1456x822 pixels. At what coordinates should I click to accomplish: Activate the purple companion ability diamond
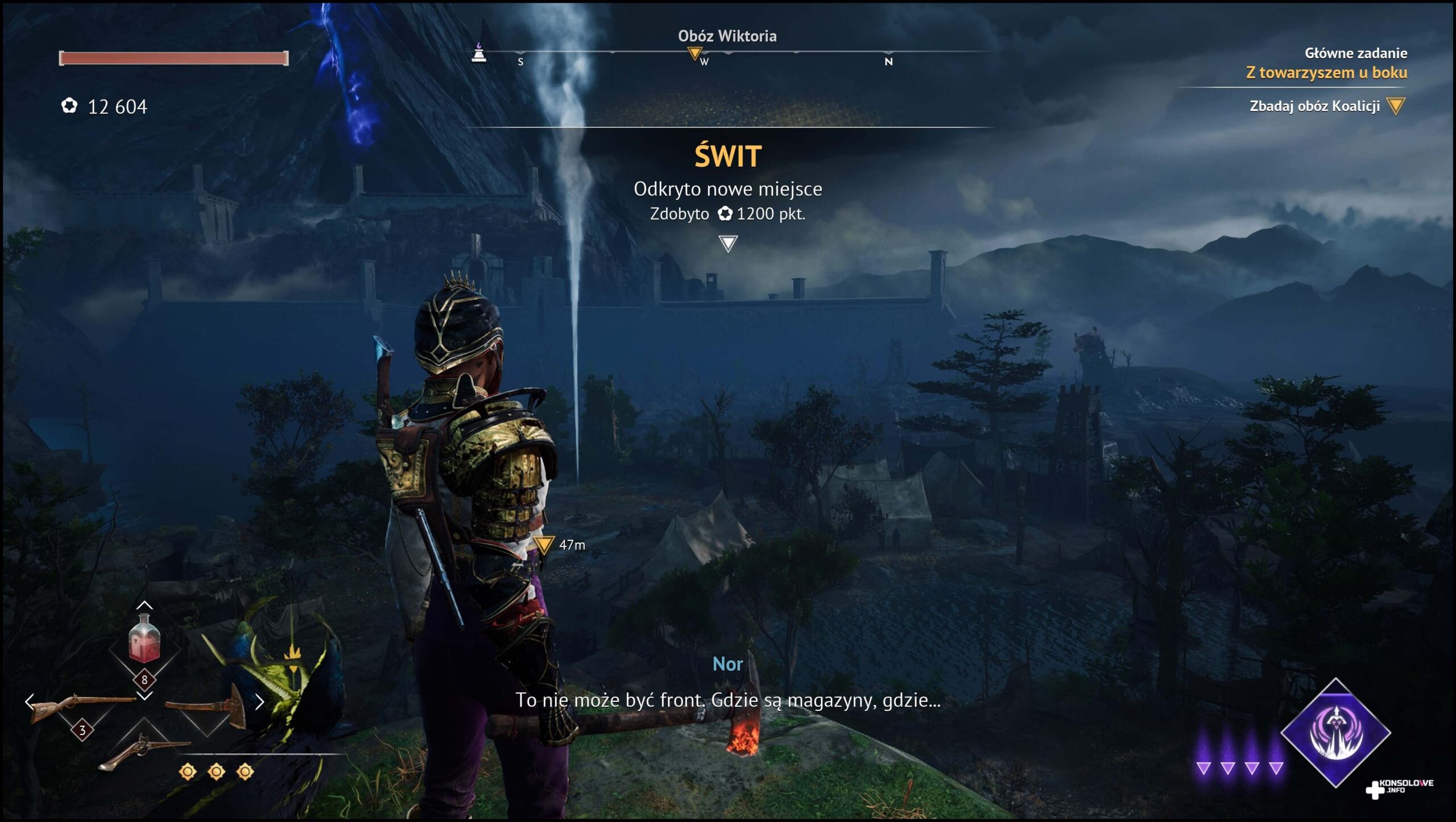[x=1335, y=733]
